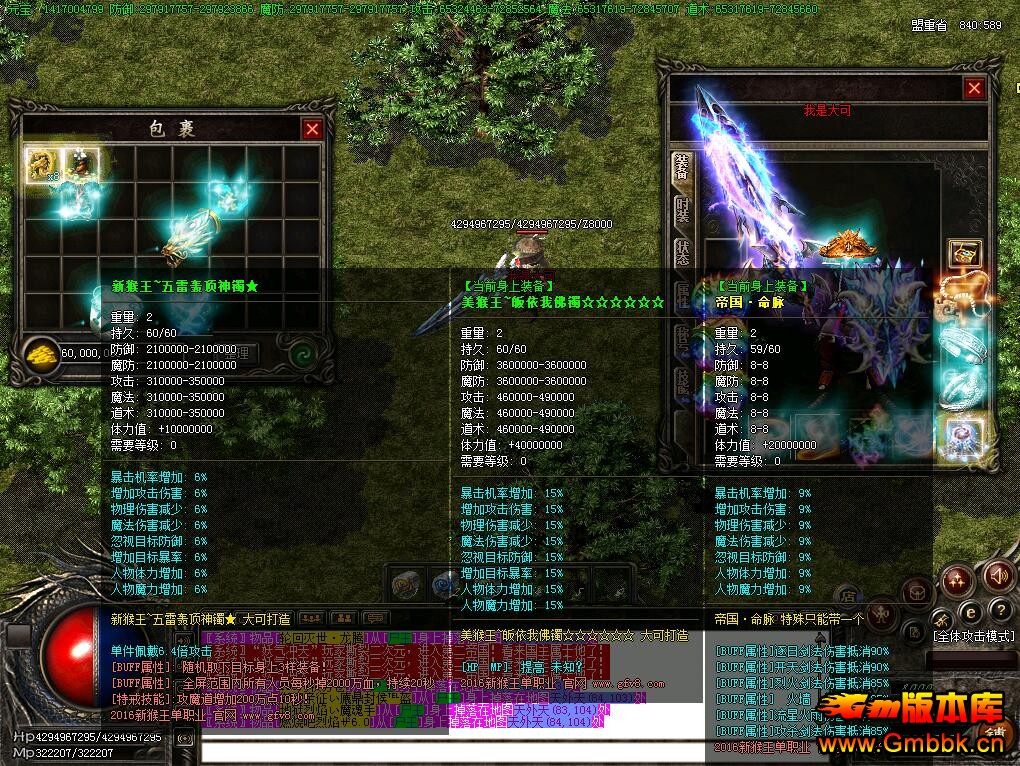Close the character equipment panel
The height and width of the screenshot is (766, 1020).
(974, 89)
